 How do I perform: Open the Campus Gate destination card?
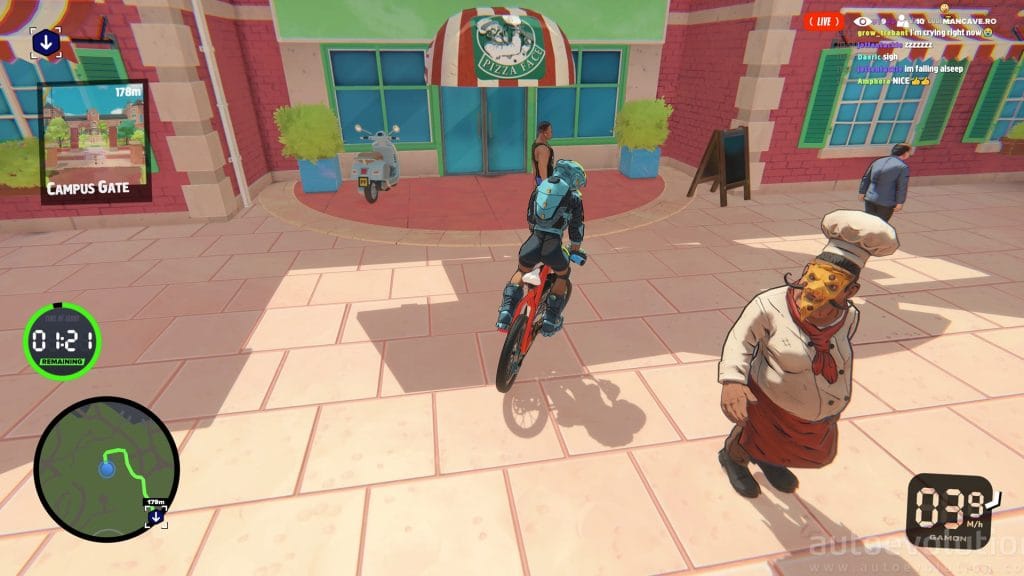coord(95,141)
